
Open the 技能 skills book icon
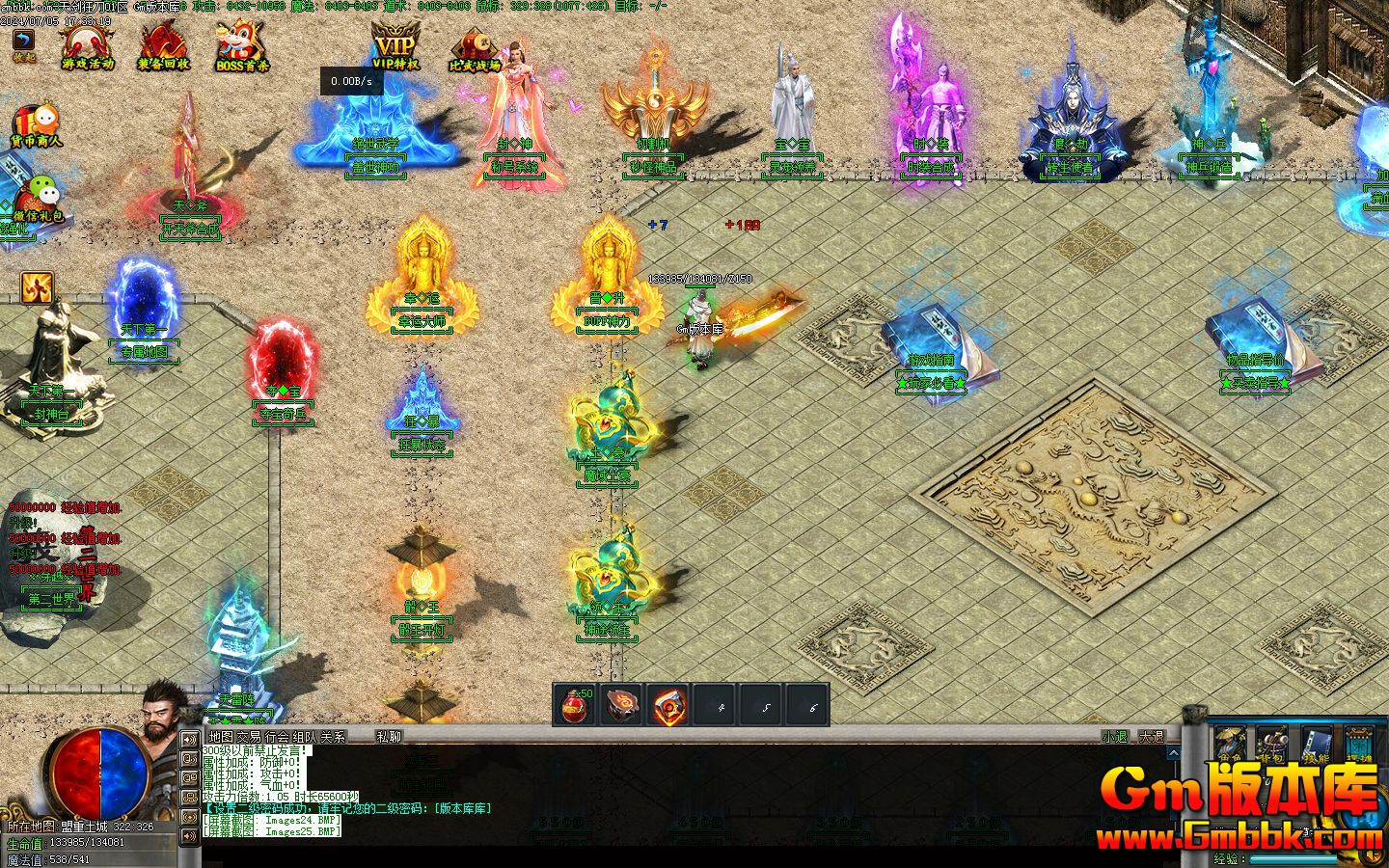click(1317, 746)
